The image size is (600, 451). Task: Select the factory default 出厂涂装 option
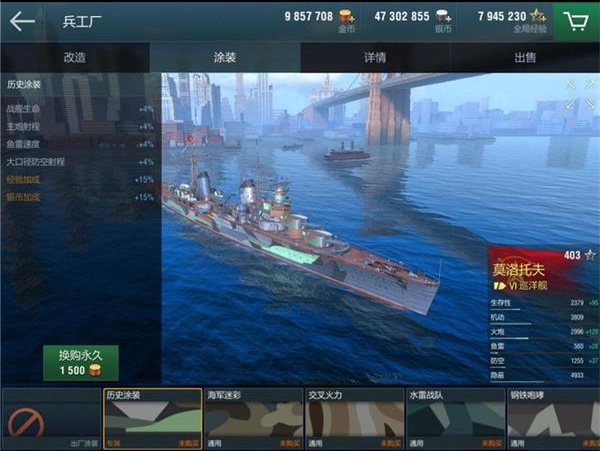point(50,420)
